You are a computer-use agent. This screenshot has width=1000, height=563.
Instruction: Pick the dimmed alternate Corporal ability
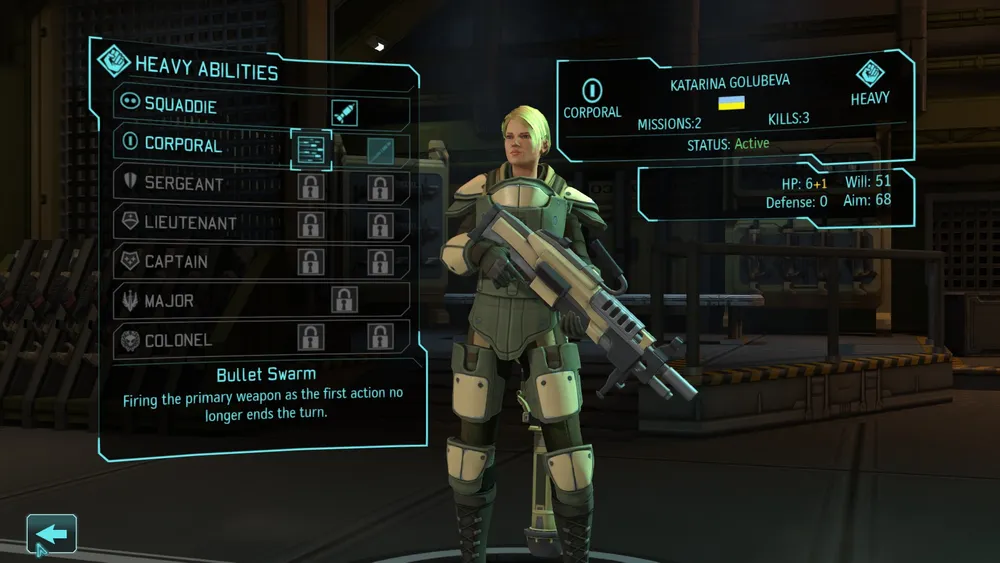coord(380,151)
